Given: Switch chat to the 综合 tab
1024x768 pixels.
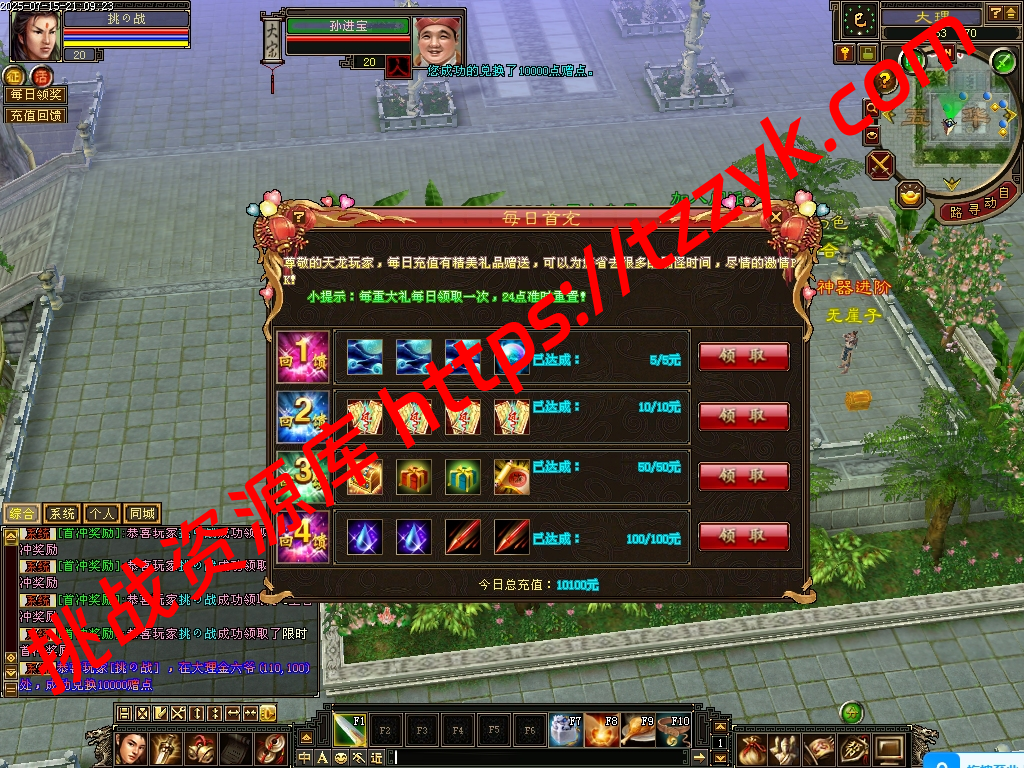Looking at the screenshot, I should [x=22, y=513].
